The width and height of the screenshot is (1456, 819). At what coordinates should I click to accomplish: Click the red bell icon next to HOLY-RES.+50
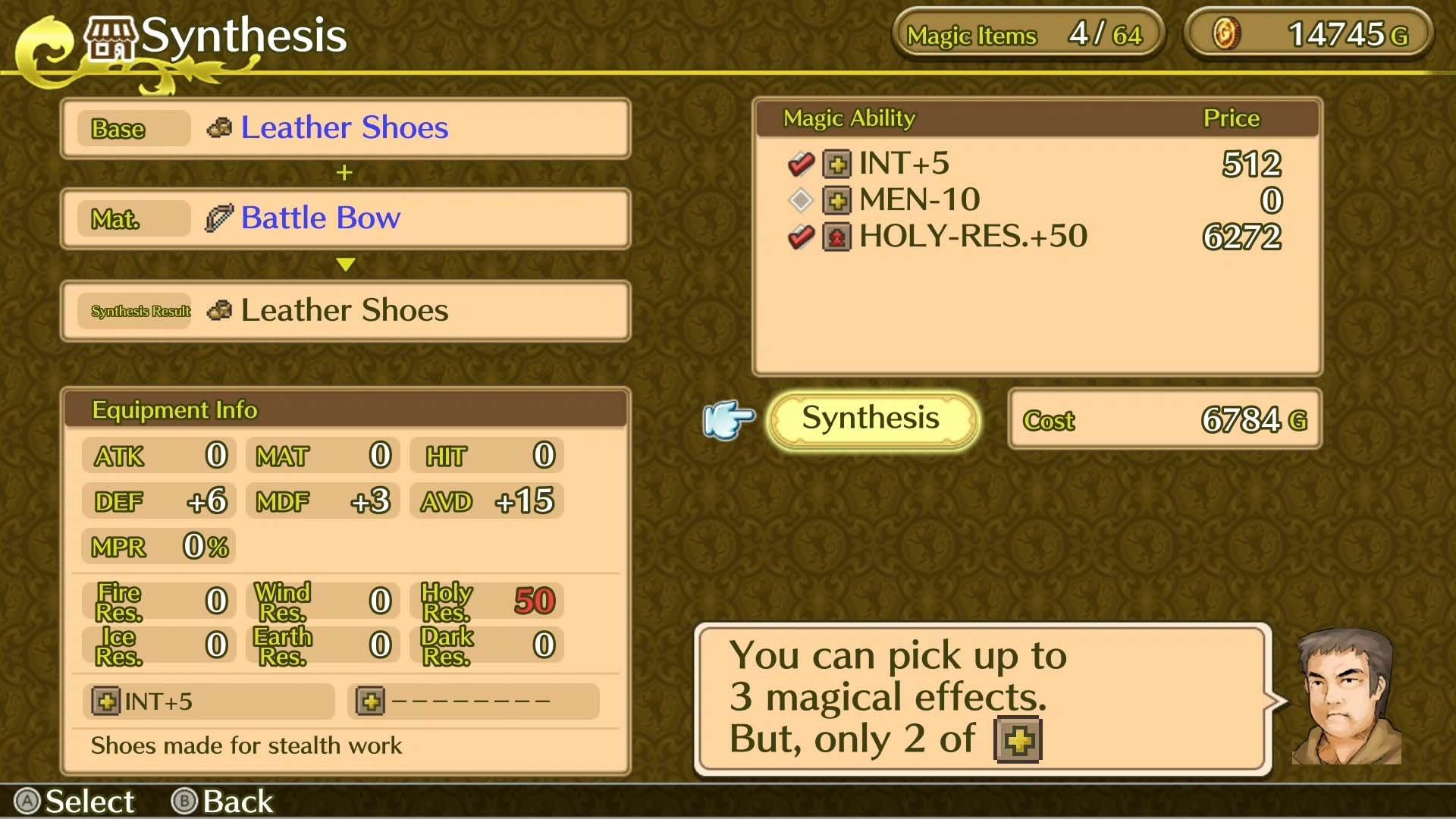coord(836,236)
